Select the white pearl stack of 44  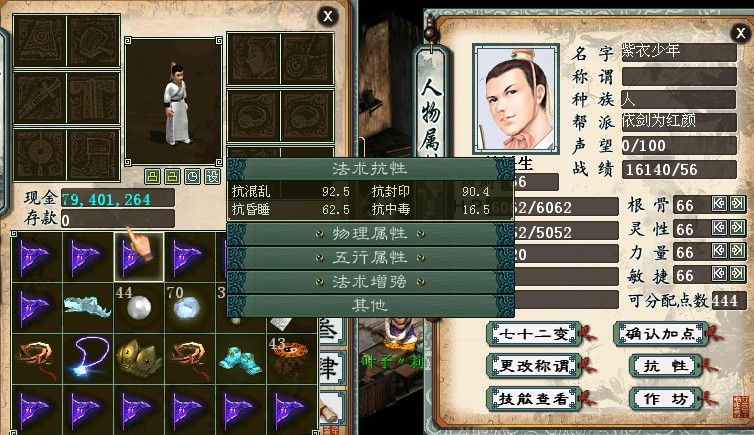coord(138,305)
